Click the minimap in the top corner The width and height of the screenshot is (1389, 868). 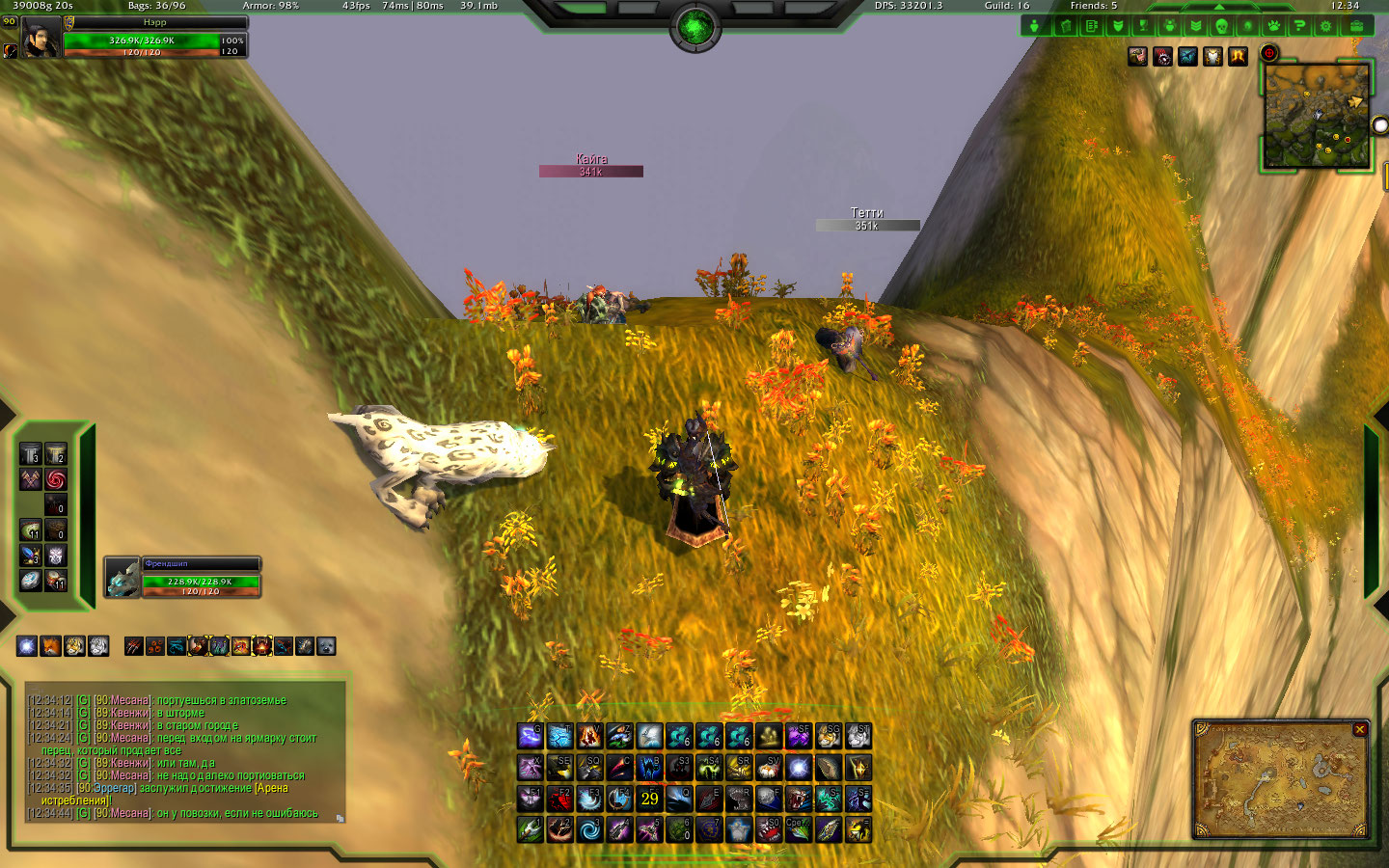pyautogui.click(x=1317, y=116)
